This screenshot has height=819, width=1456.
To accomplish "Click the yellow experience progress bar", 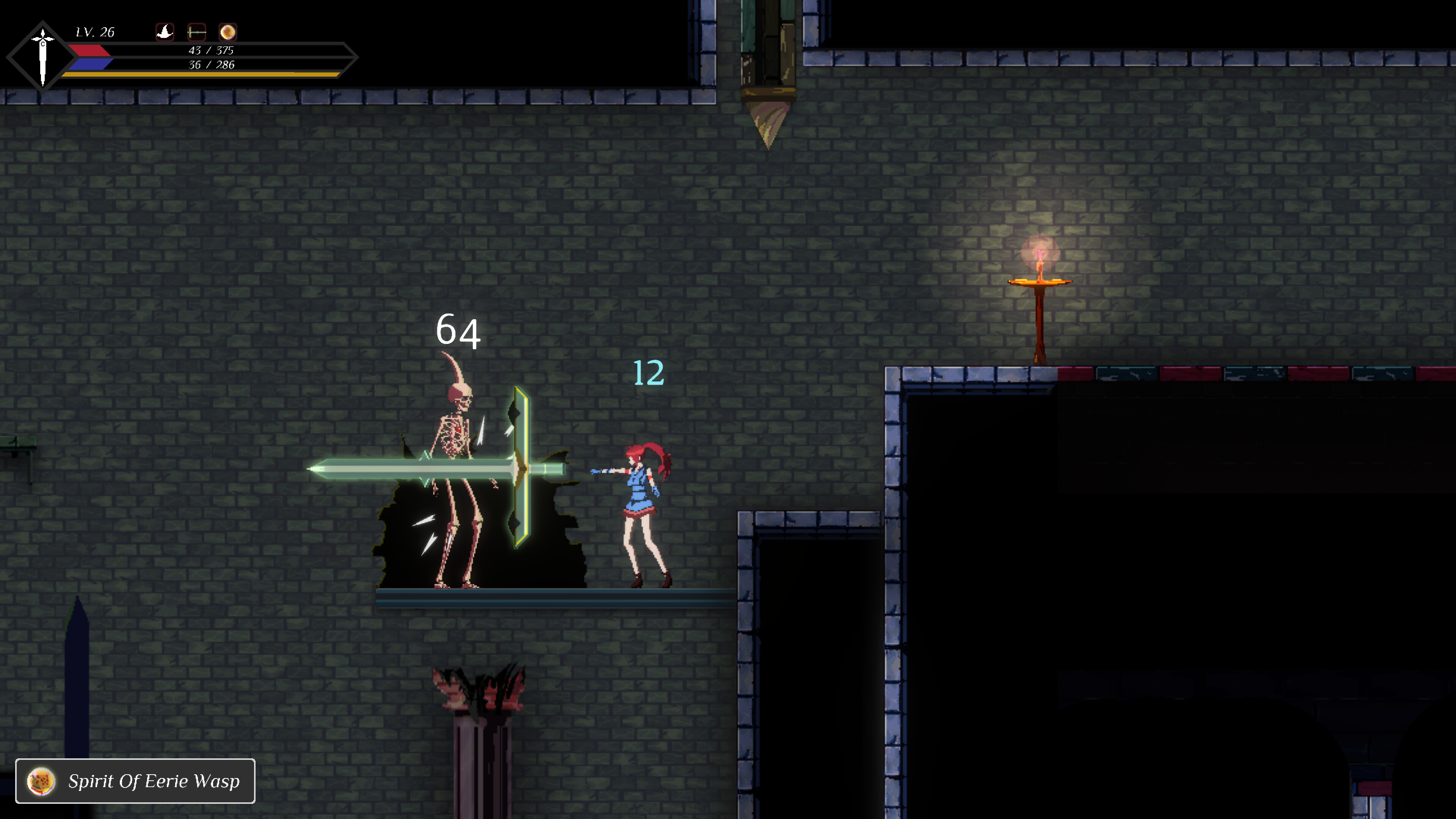I will [201, 76].
